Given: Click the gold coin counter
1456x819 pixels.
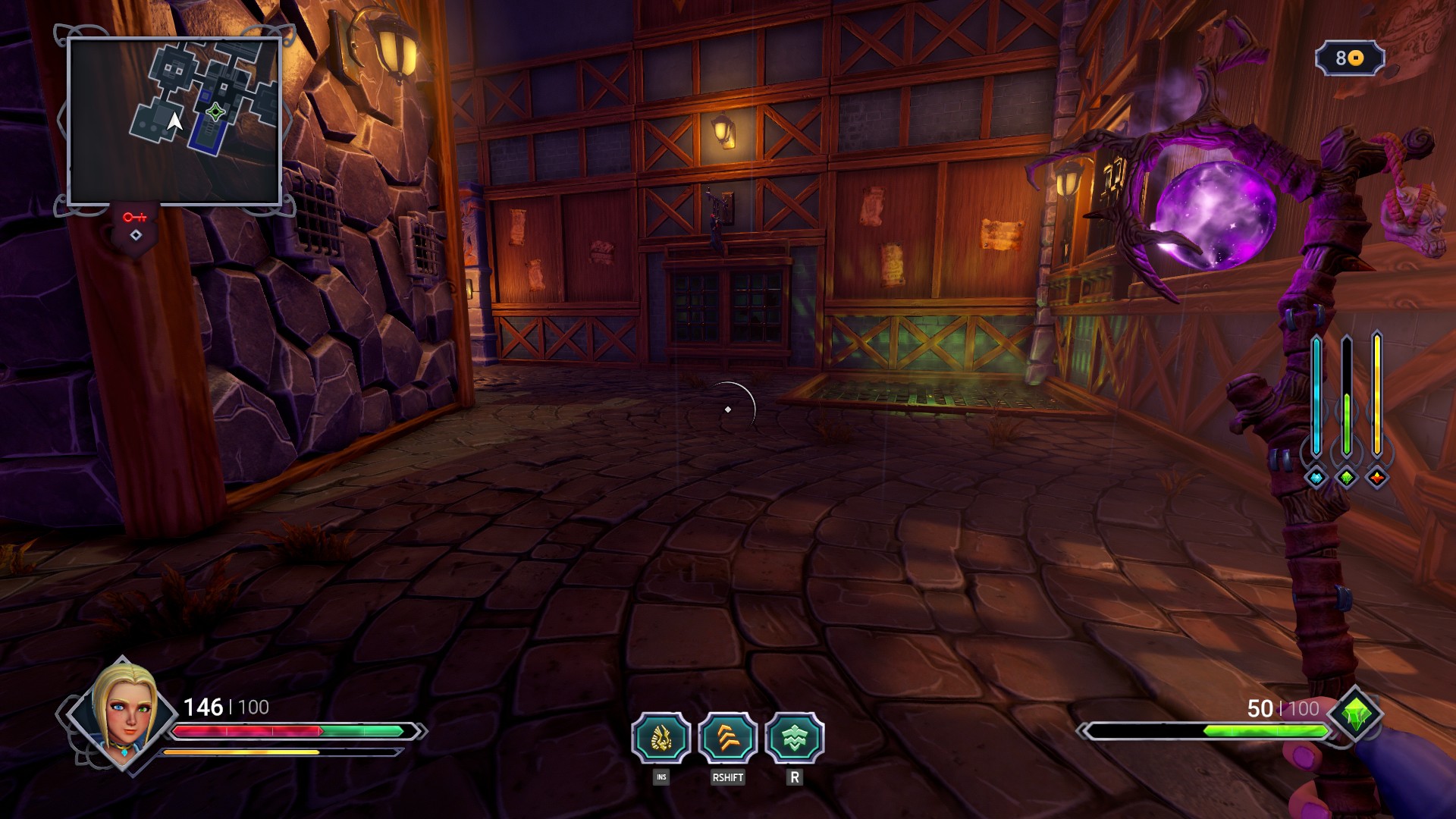Looking at the screenshot, I should point(1350,58).
